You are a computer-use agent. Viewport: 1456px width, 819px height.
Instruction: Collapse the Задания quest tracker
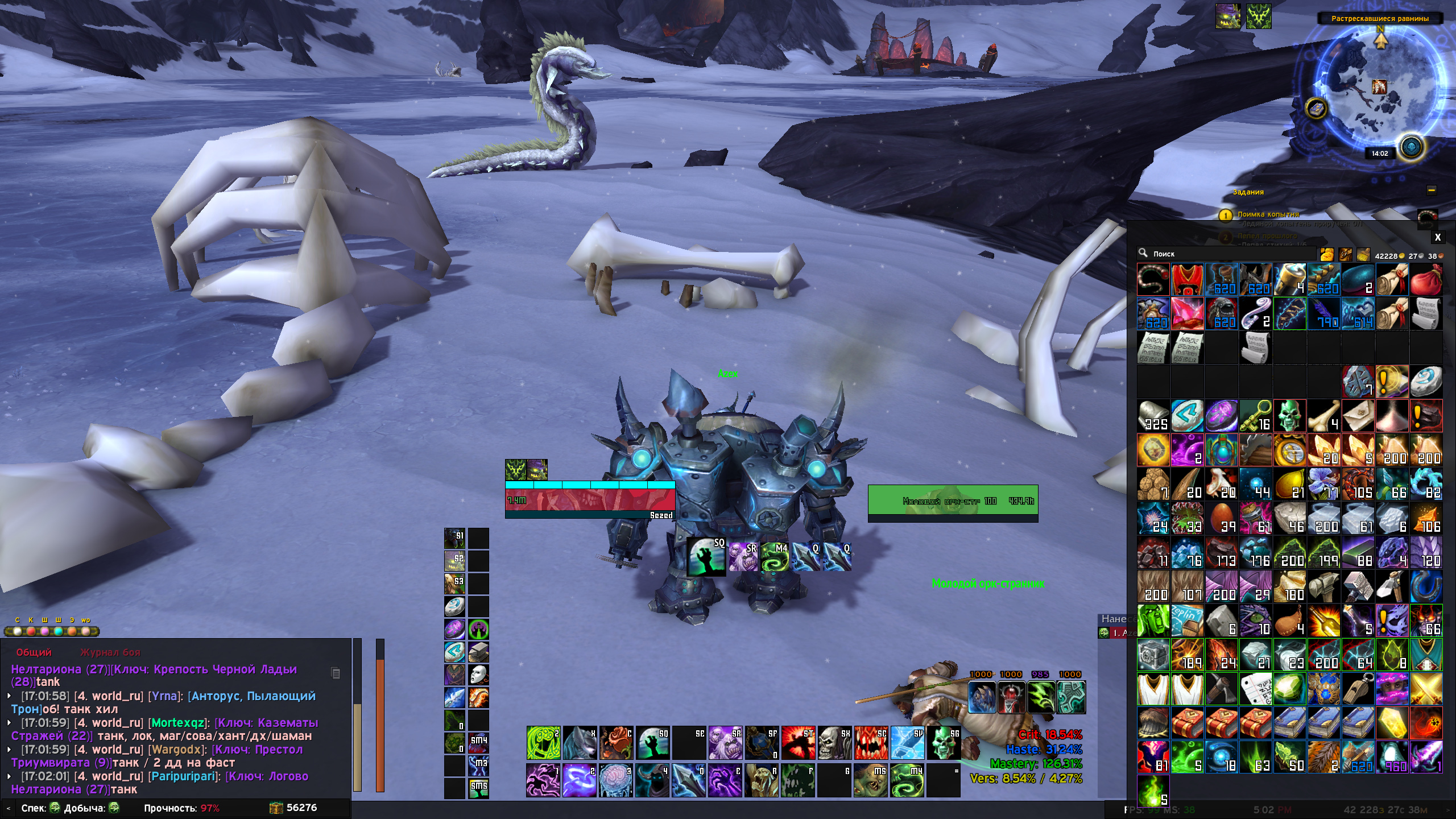pyautogui.click(x=1431, y=191)
